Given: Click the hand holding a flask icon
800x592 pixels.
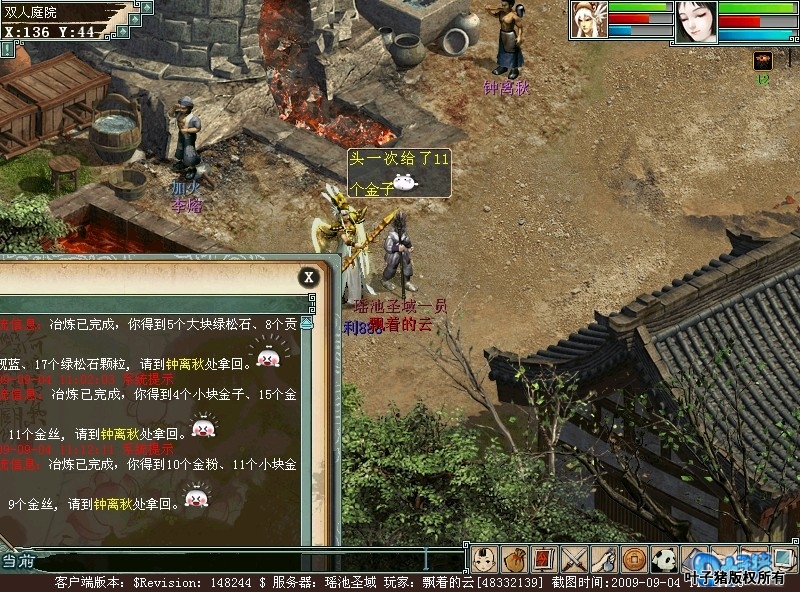Looking at the screenshot, I should tap(604, 559).
